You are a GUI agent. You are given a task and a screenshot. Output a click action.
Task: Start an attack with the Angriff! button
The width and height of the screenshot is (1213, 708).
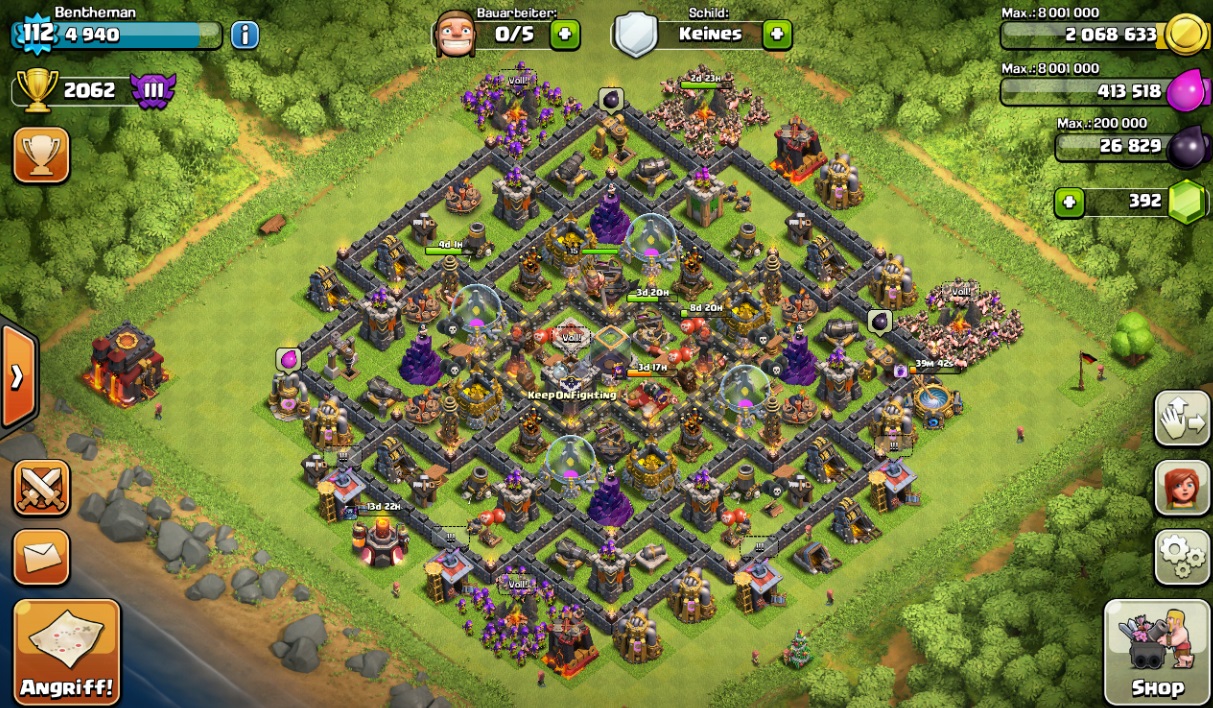click(x=67, y=651)
